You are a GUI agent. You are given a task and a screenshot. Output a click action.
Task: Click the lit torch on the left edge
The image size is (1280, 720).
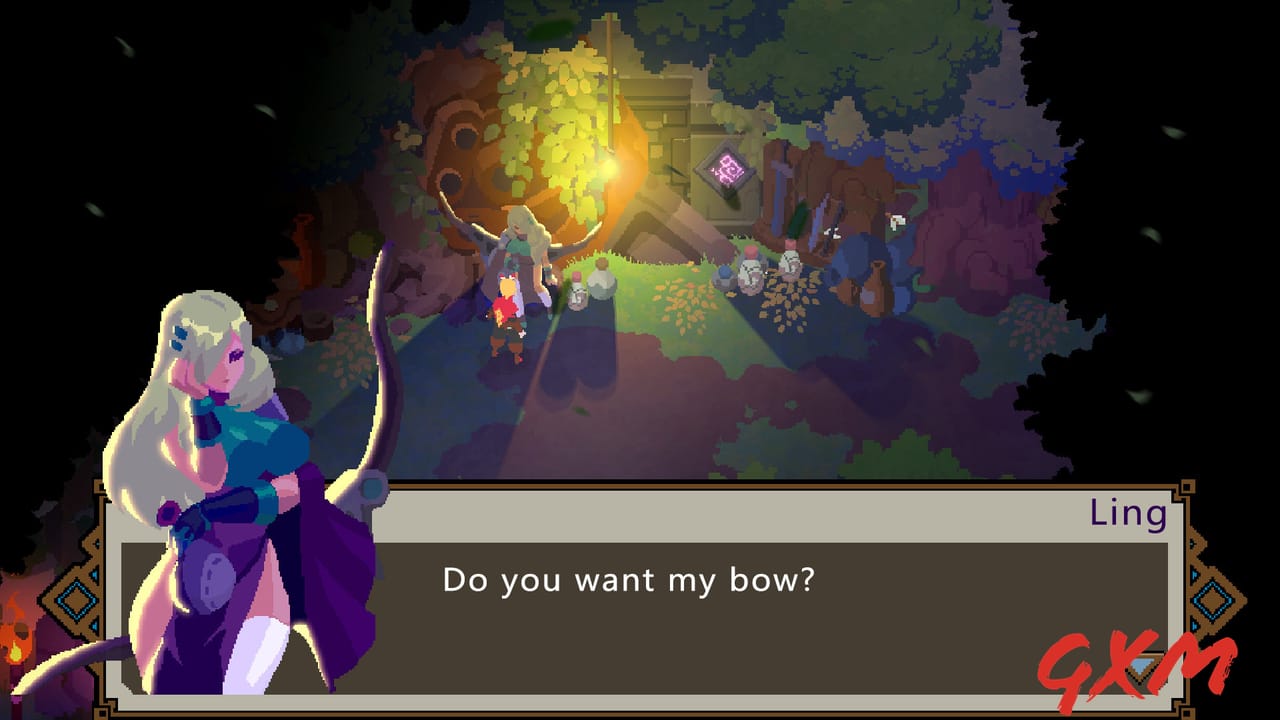16,650
